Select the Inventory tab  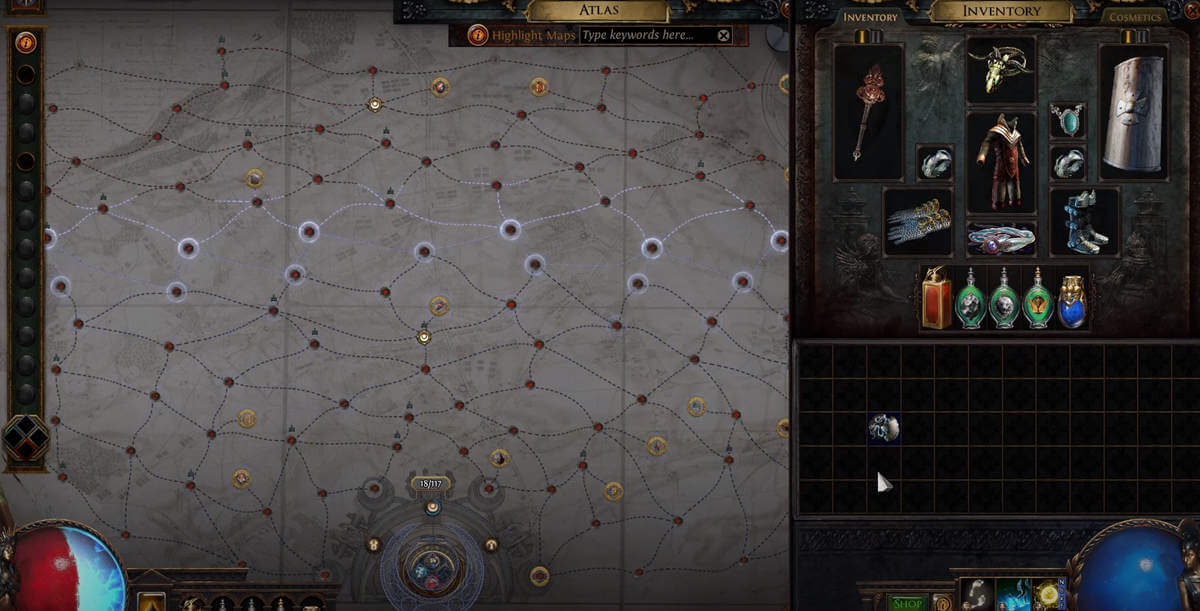point(870,17)
